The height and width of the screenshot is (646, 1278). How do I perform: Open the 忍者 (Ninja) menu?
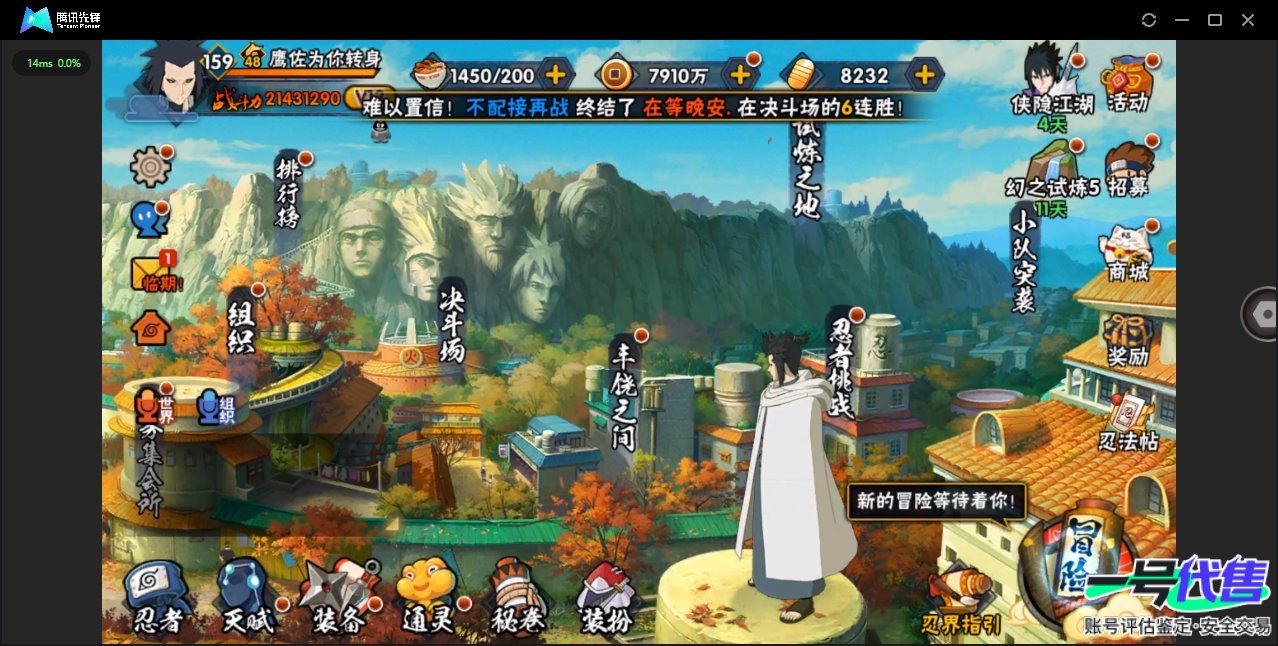158,598
